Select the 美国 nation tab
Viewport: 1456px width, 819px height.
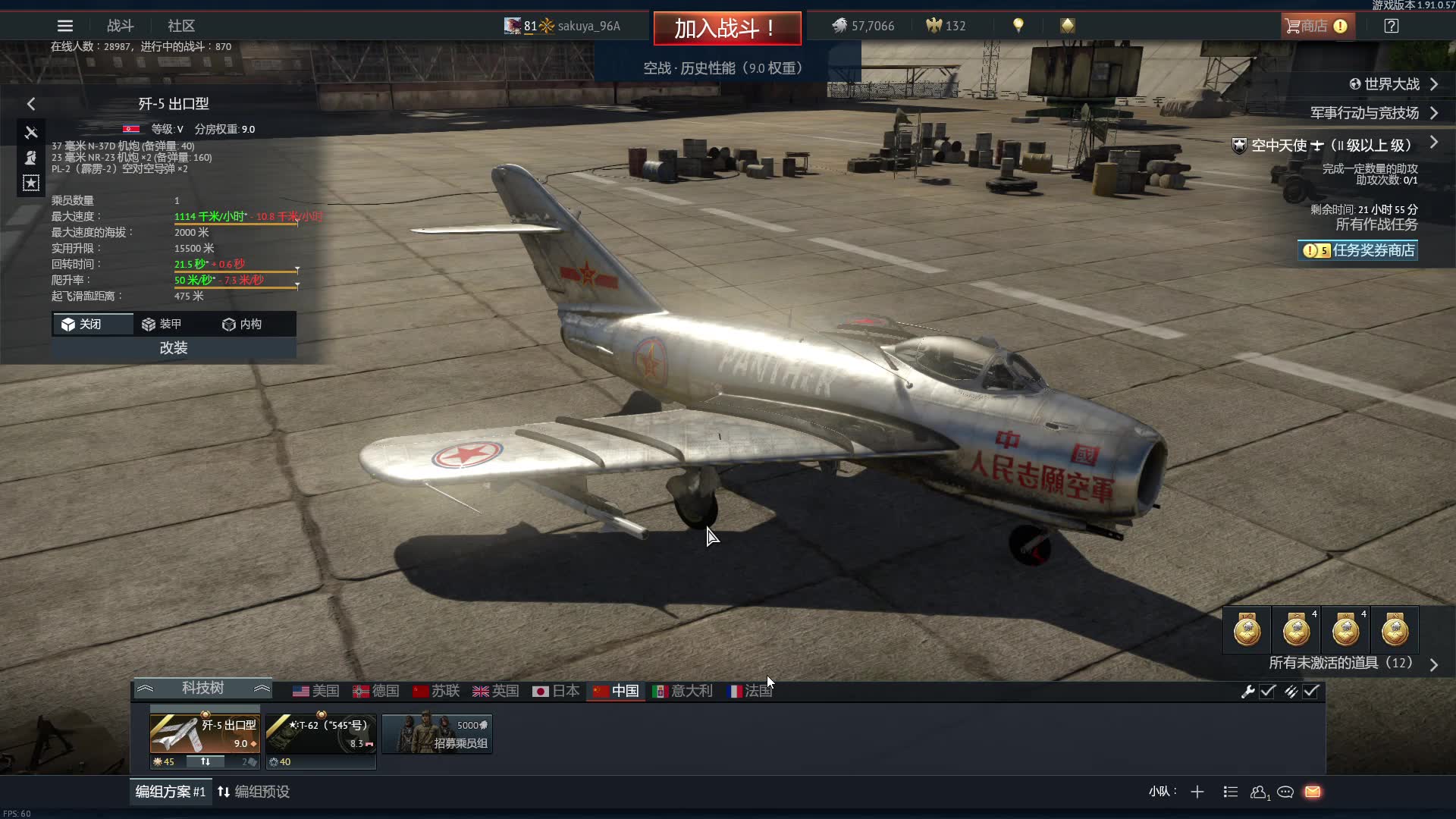tap(316, 691)
